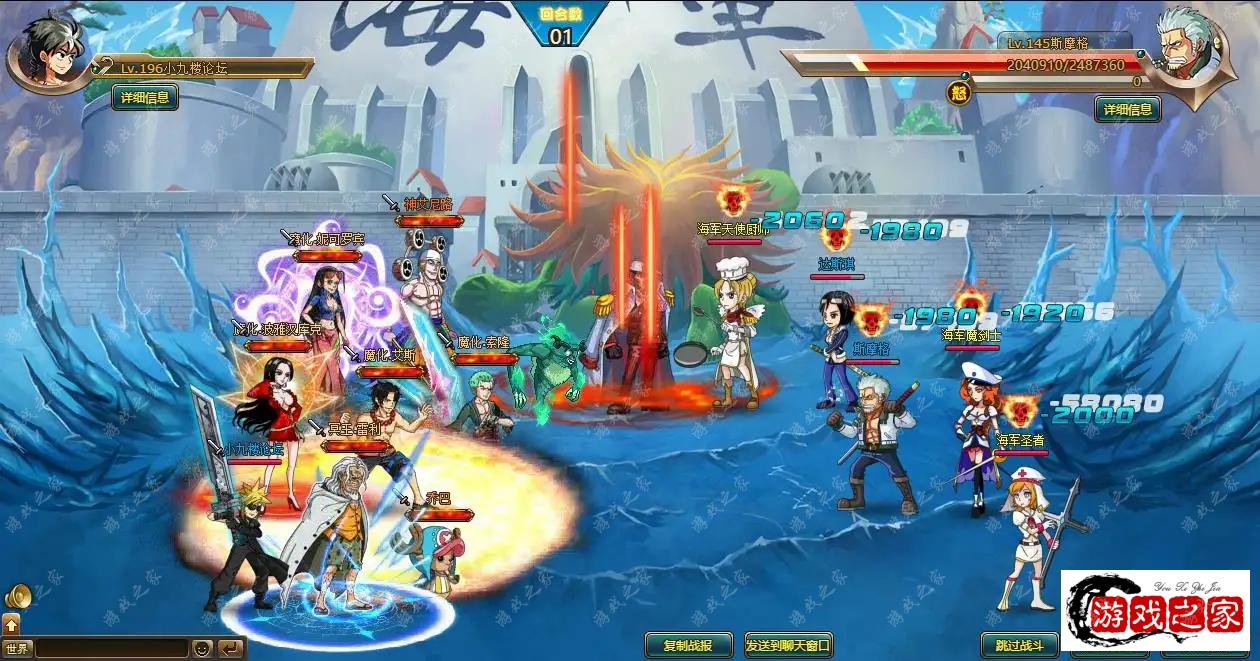This screenshot has height=661, width=1260.
Task: Send report via 发送到聊天窗口 button
Action: pos(788,645)
